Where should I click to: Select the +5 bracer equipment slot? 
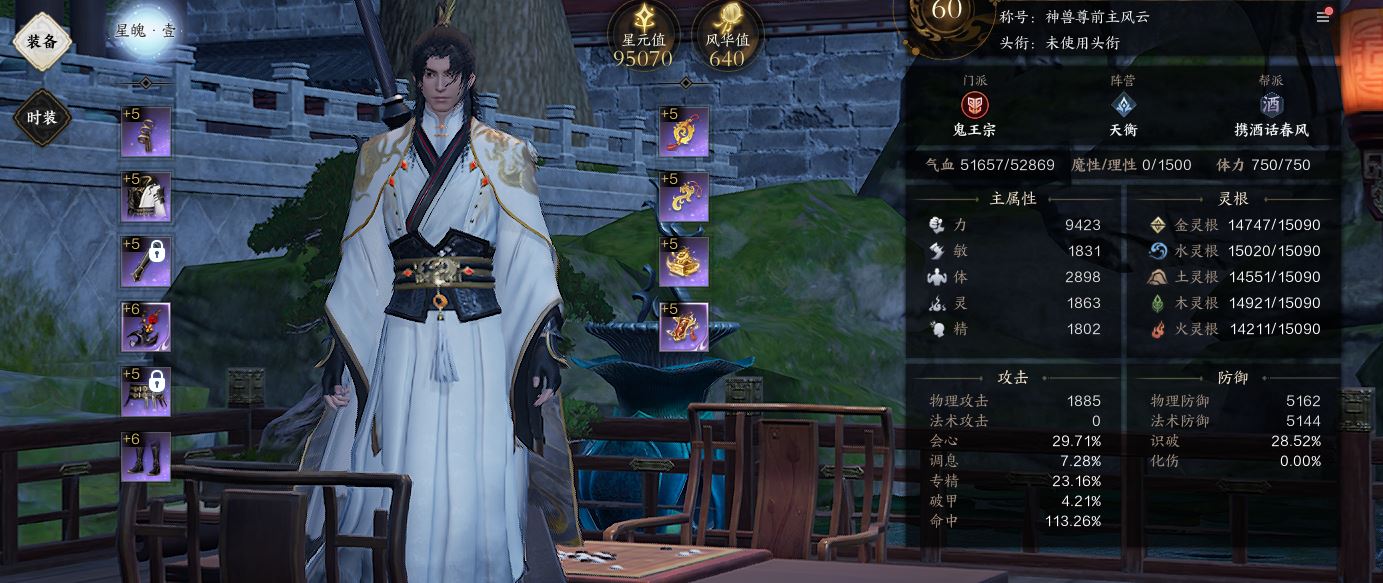(x=146, y=132)
